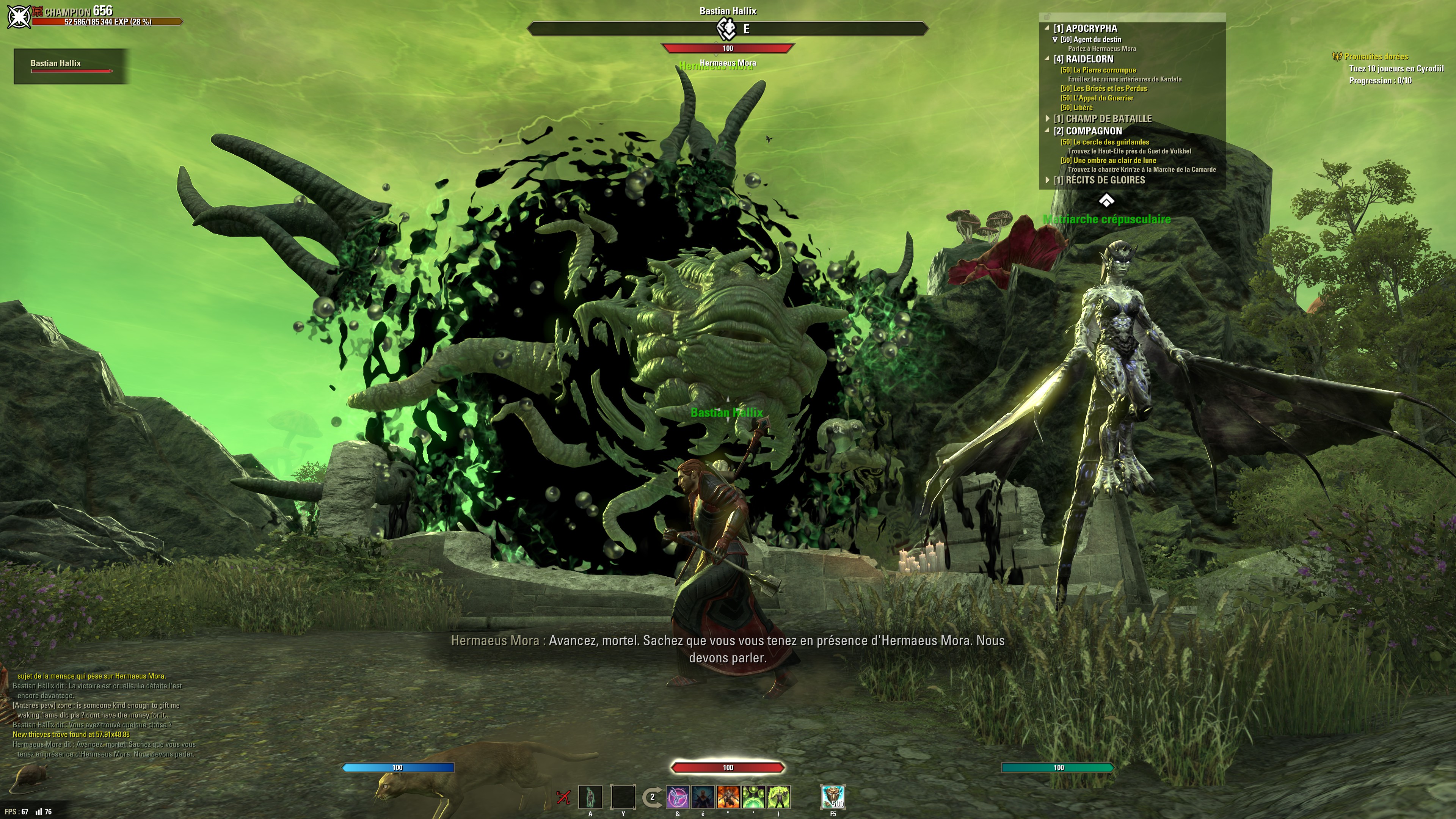Click the Bastian Hallix companion frame
Screen dimensions: 1456x819
point(71,66)
